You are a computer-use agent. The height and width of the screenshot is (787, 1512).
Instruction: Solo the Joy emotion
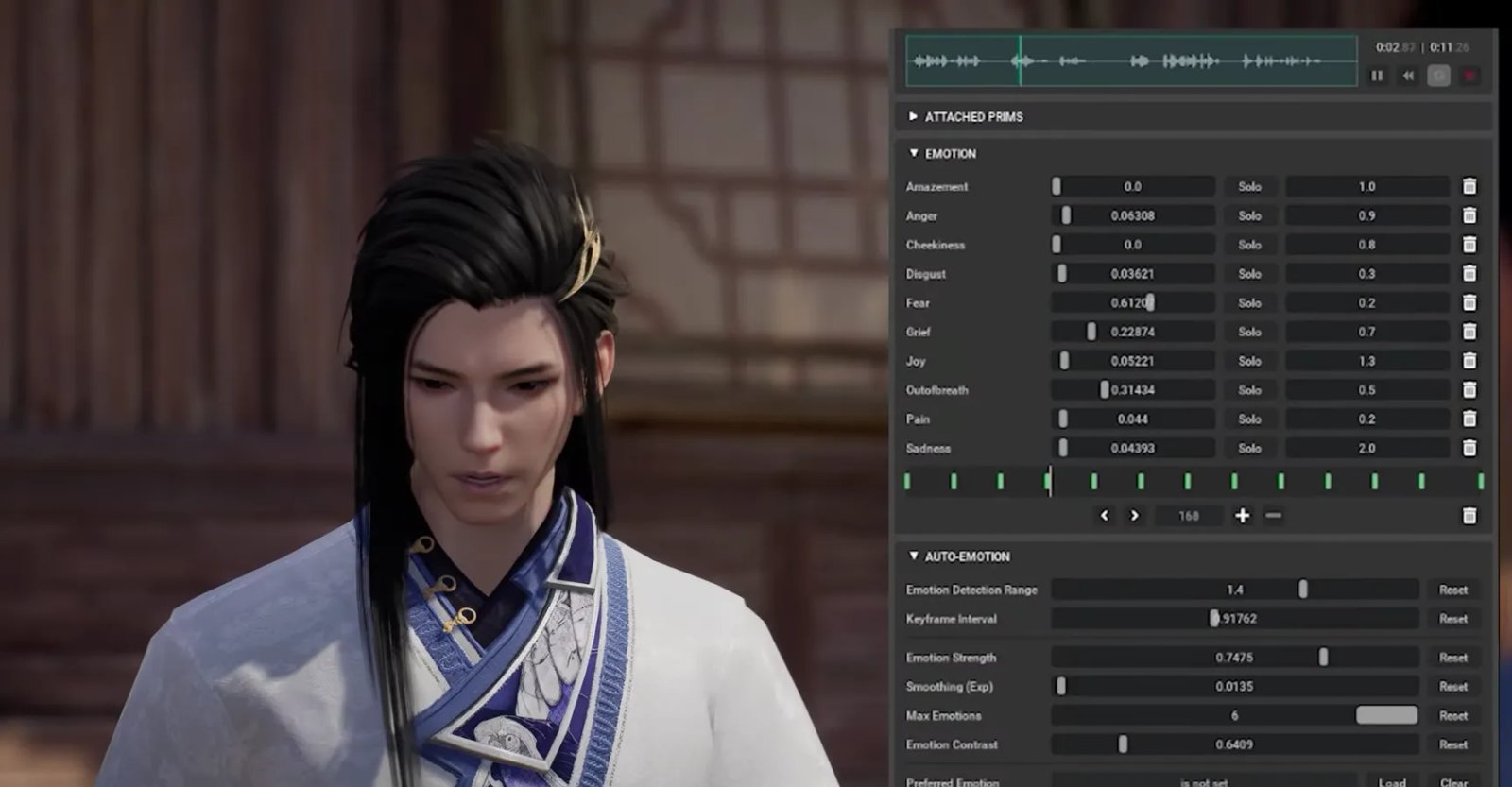(1249, 361)
